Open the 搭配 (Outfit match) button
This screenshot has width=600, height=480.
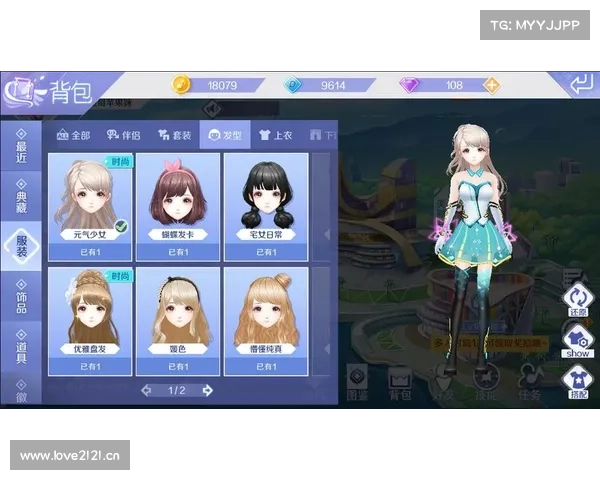[x=577, y=381]
